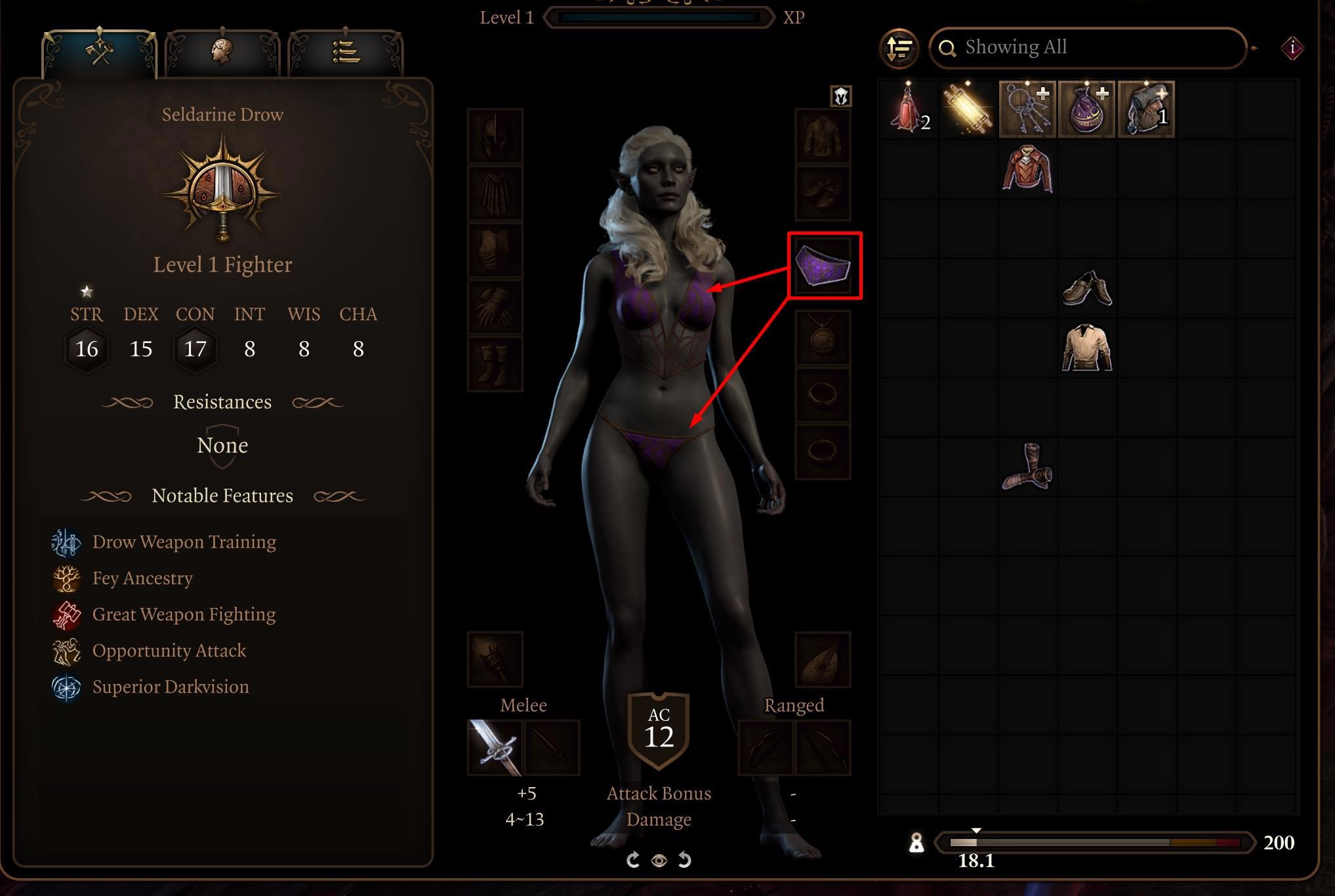Select the cream shirt in inventory
The width and height of the screenshot is (1335, 896).
click(x=1086, y=348)
